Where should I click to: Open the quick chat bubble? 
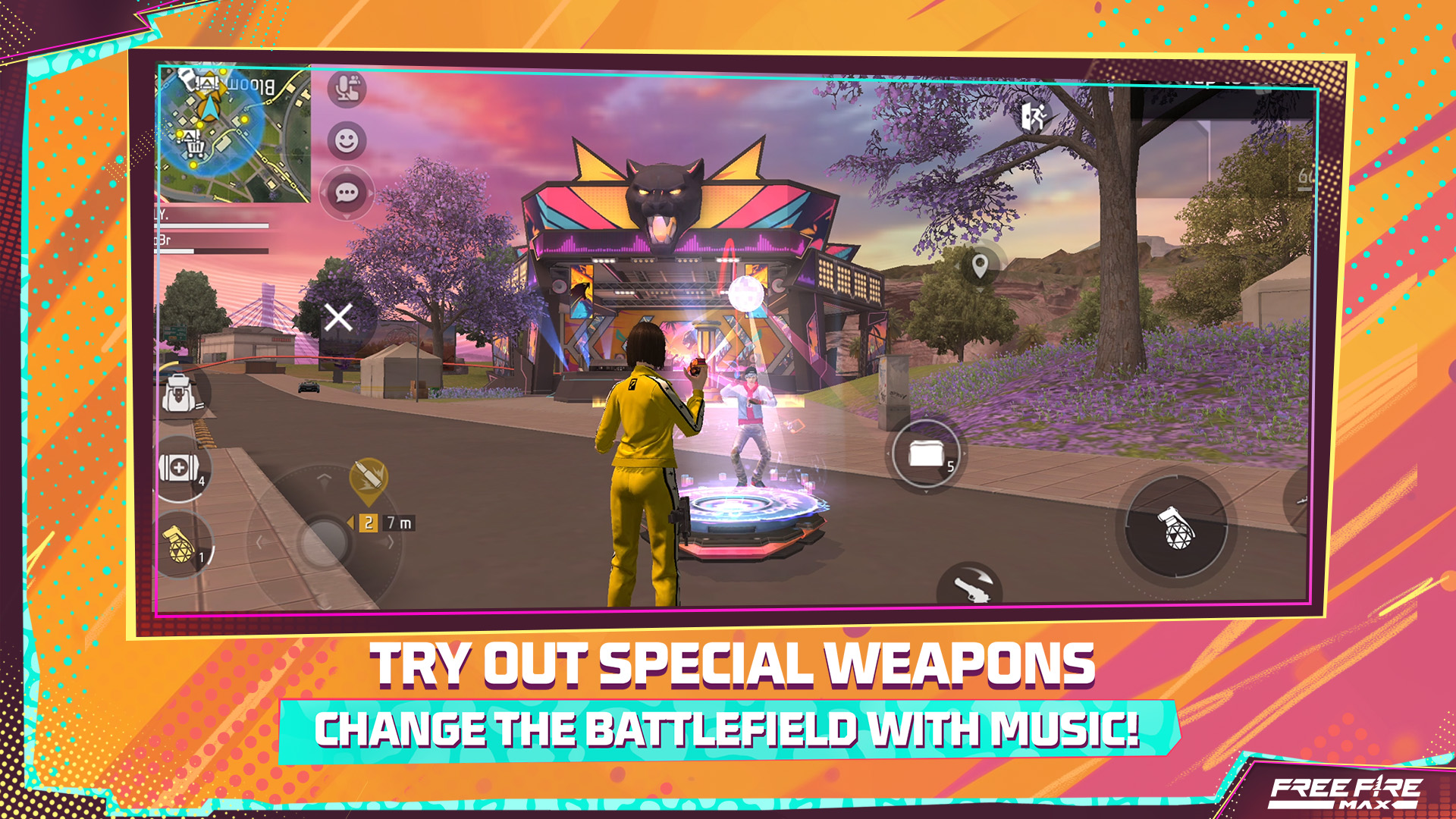345,193
